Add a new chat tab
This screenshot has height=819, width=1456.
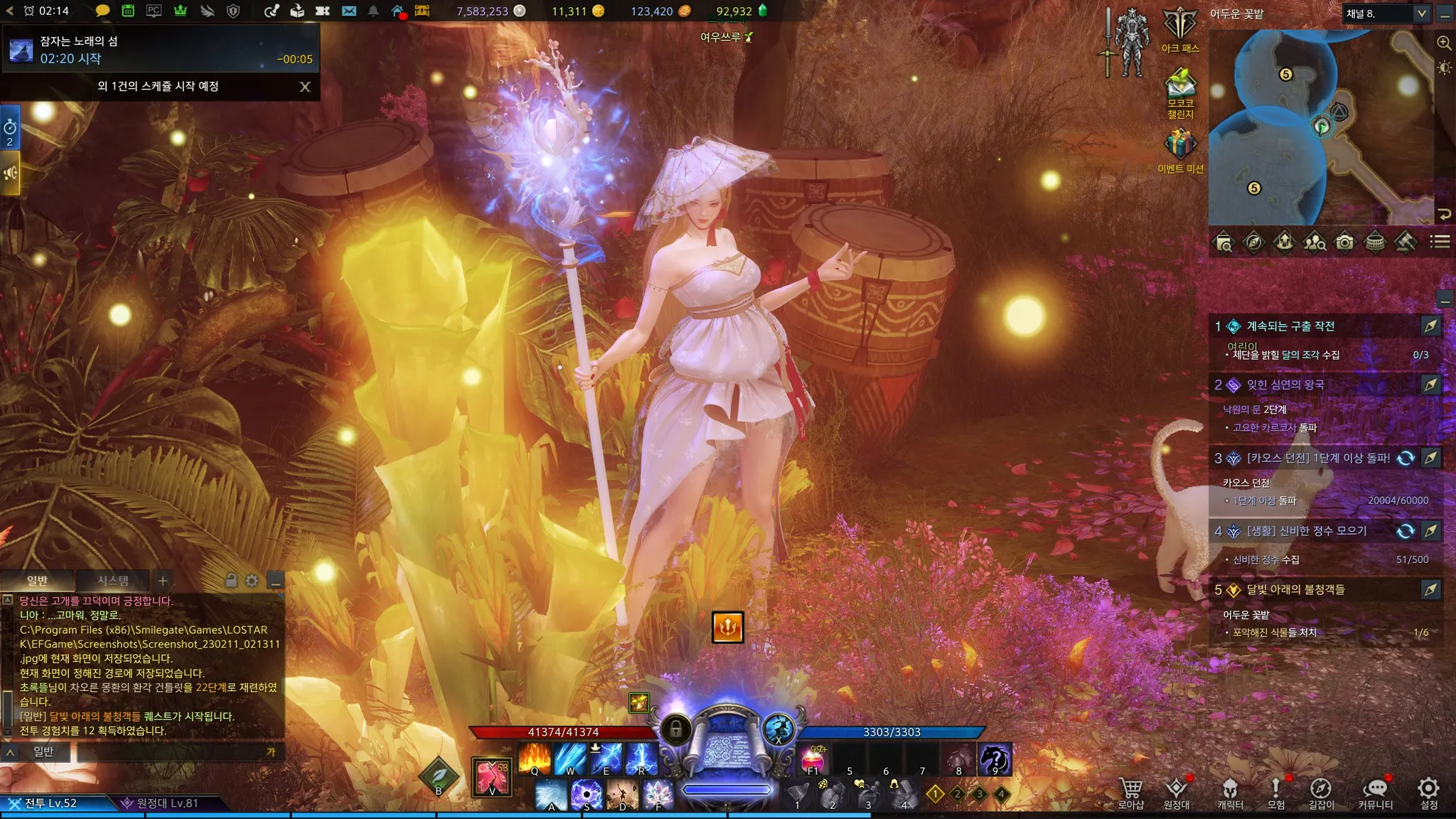[163, 581]
